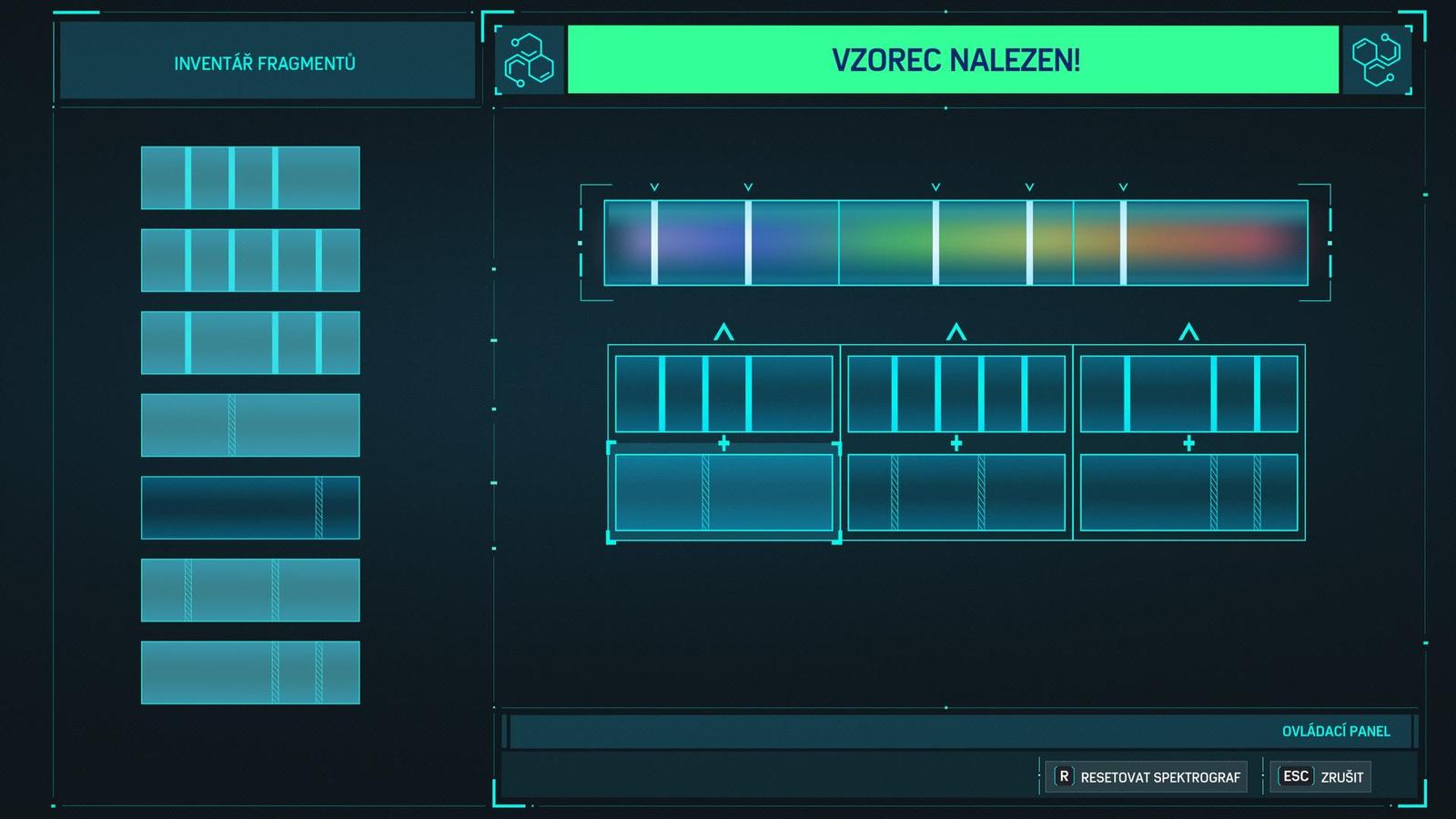Click the R key icon on reset button
This screenshot has height=819, width=1456.
pyautogui.click(x=1063, y=777)
